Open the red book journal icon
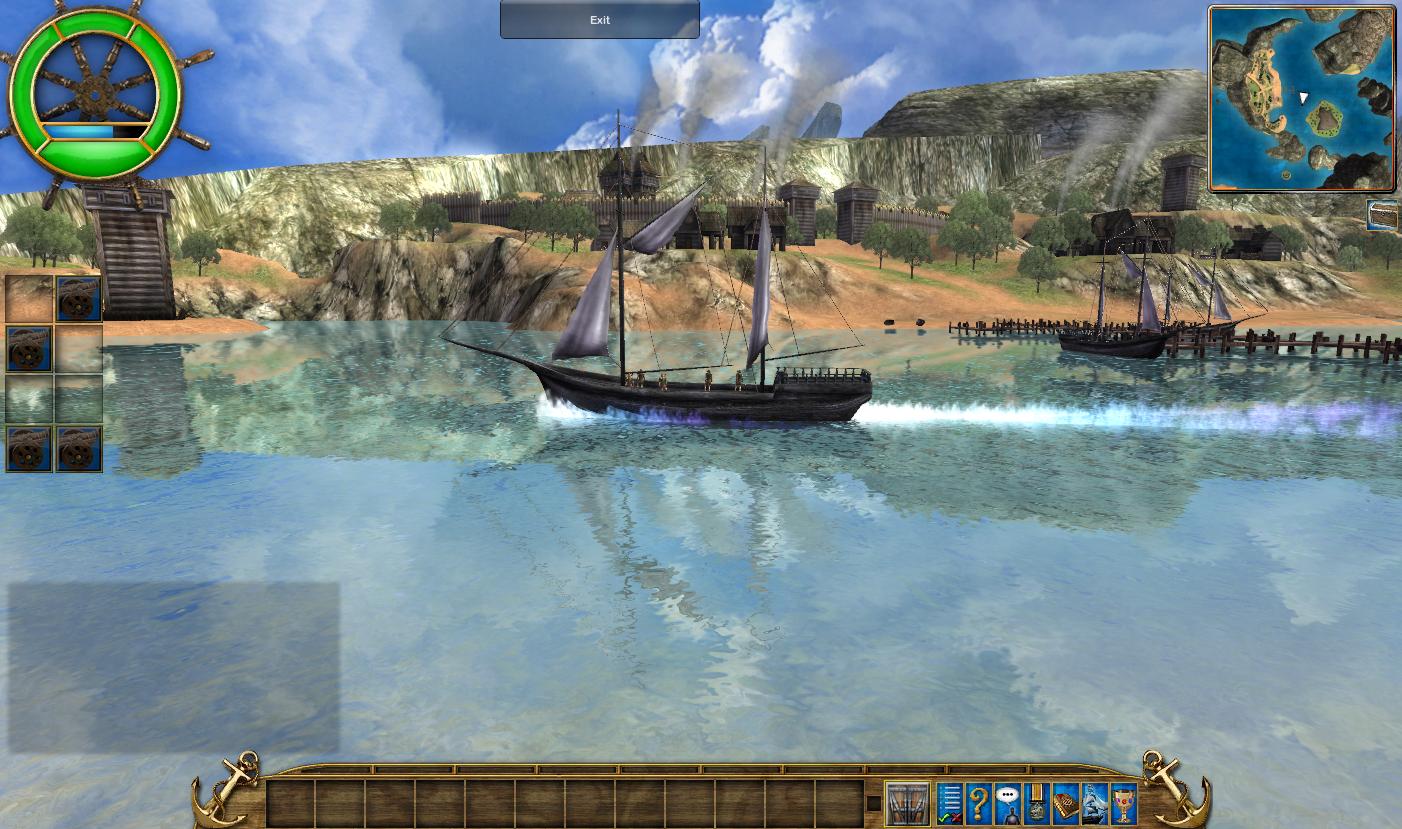Viewport: 1402px width, 829px height. tap(1066, 804)
